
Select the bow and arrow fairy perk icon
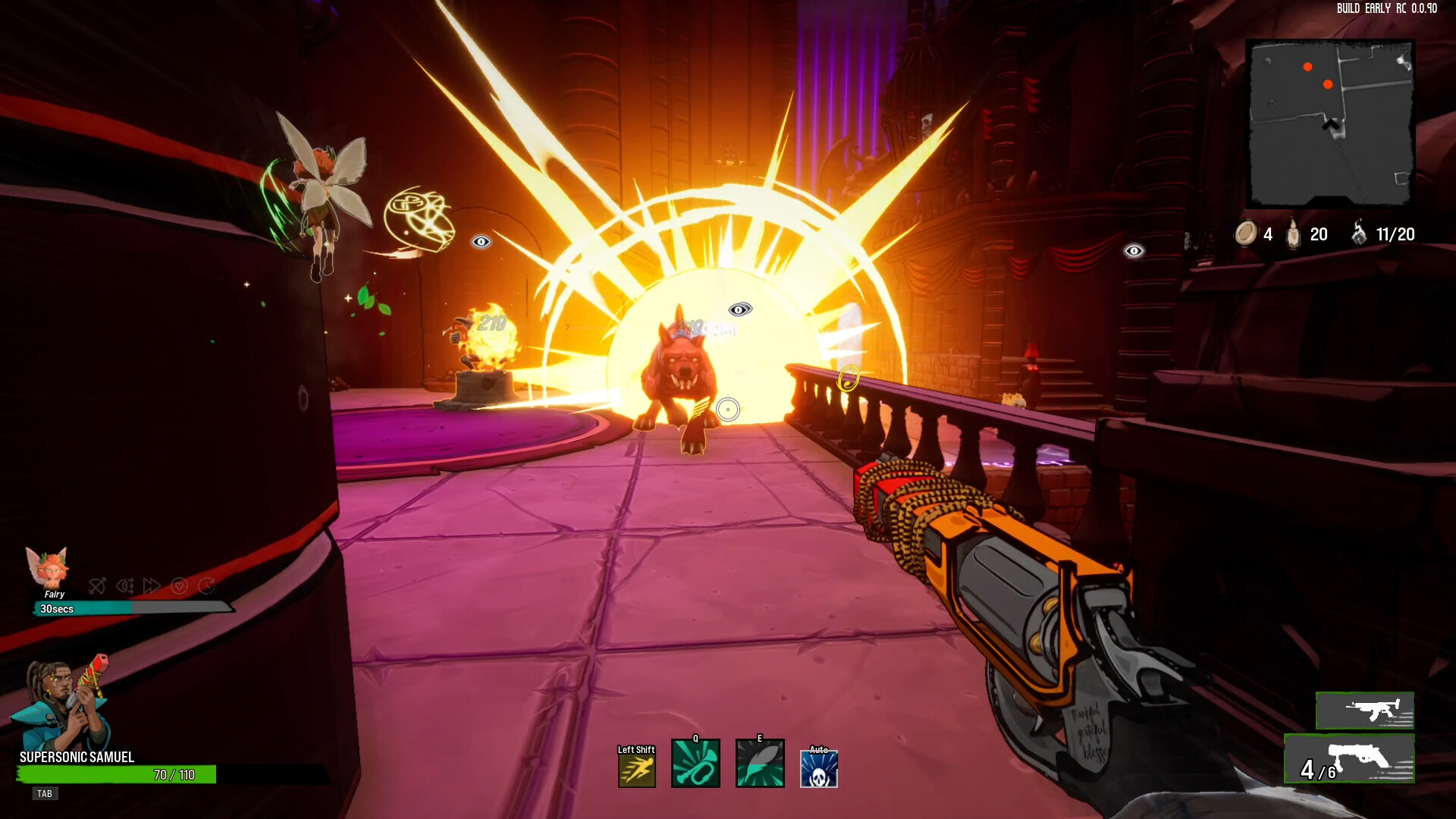(97, 585)
